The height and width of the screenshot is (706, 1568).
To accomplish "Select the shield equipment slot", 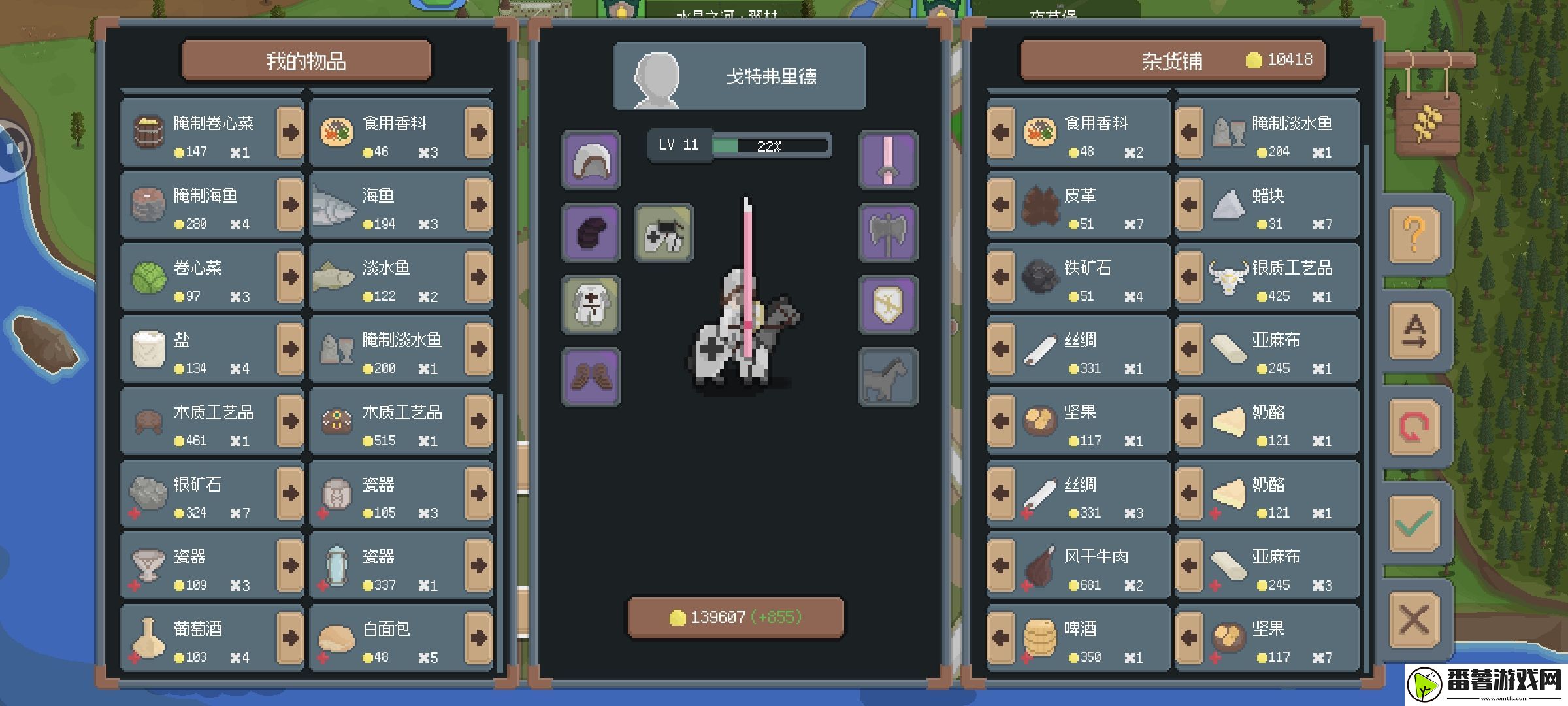I will 888,305.
